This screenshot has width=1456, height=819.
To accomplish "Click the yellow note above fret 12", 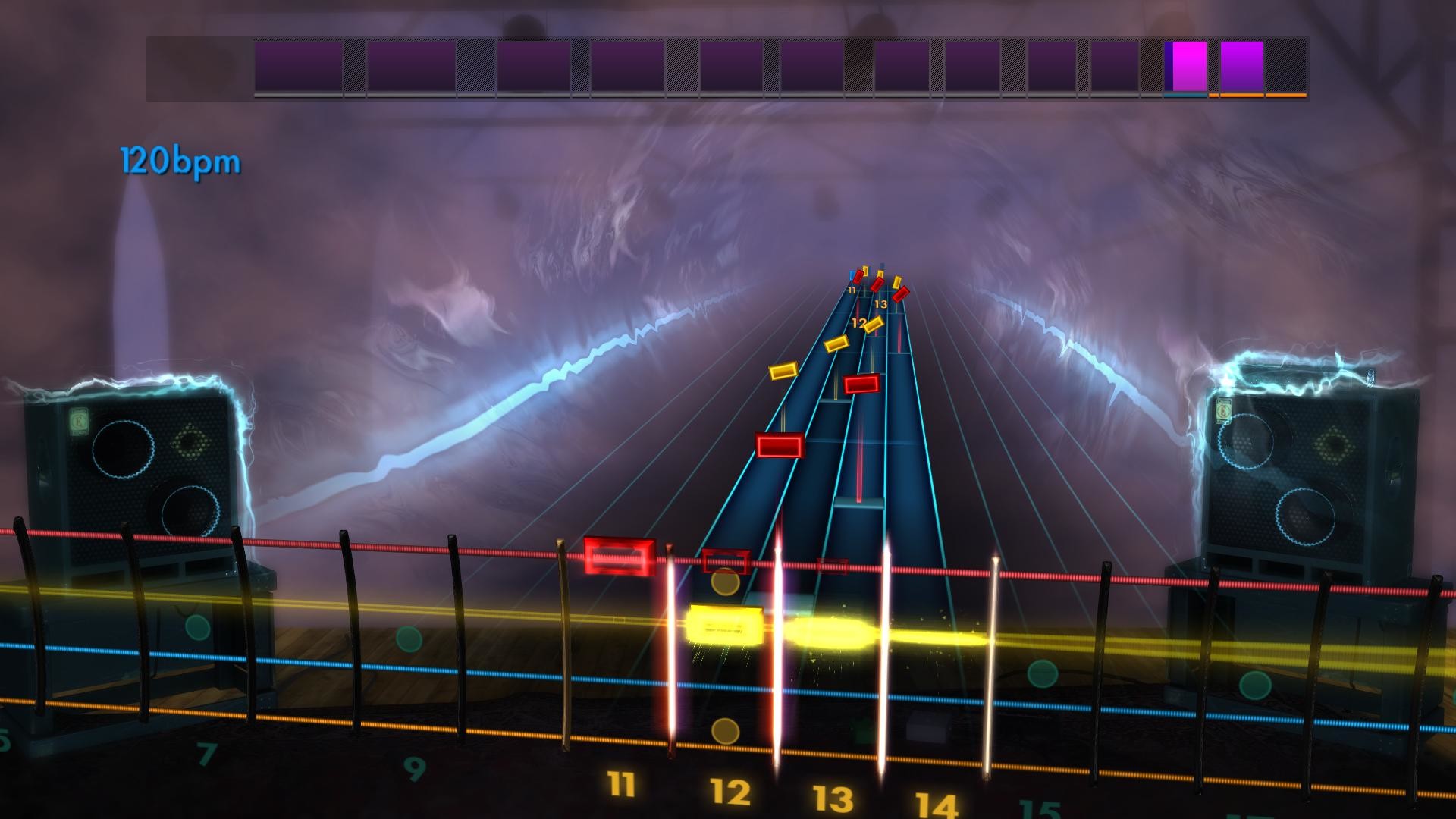I will click(x=872, y=326).
